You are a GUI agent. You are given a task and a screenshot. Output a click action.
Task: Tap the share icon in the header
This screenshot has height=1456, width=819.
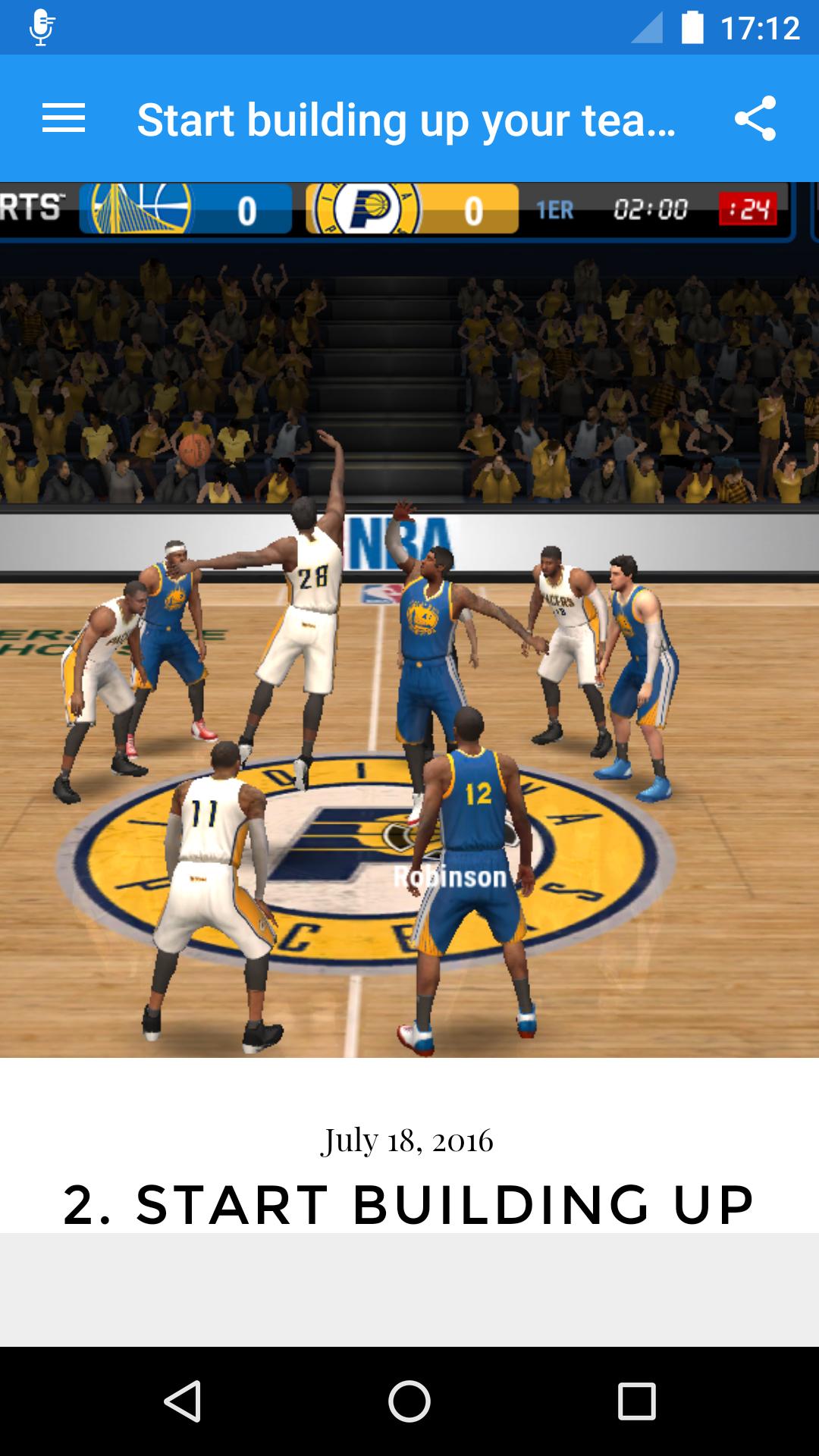[x=755, y=118]
